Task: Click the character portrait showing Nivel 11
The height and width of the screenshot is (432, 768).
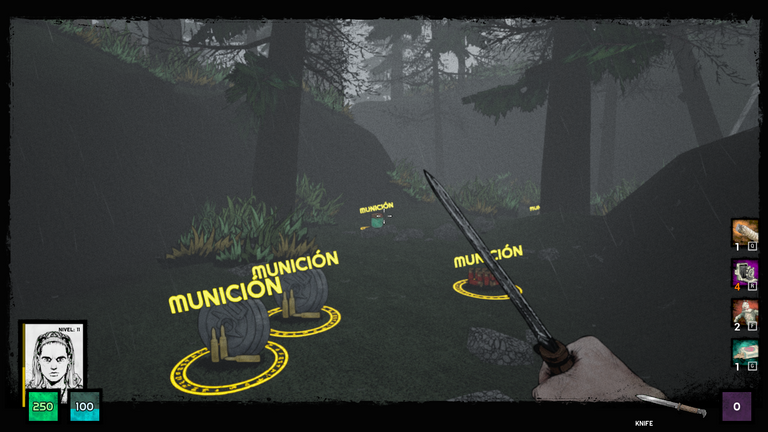Action: tap(53, 356)
